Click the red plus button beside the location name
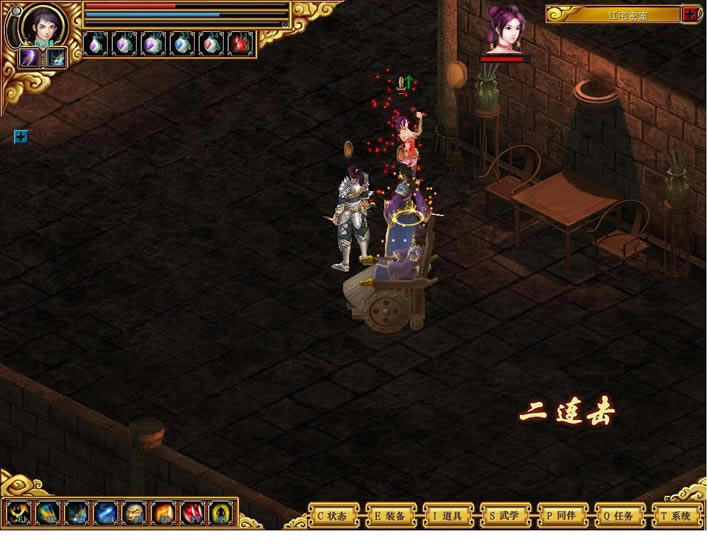The image size is (708, 553). pyautogui.click(x=690, y=14)
